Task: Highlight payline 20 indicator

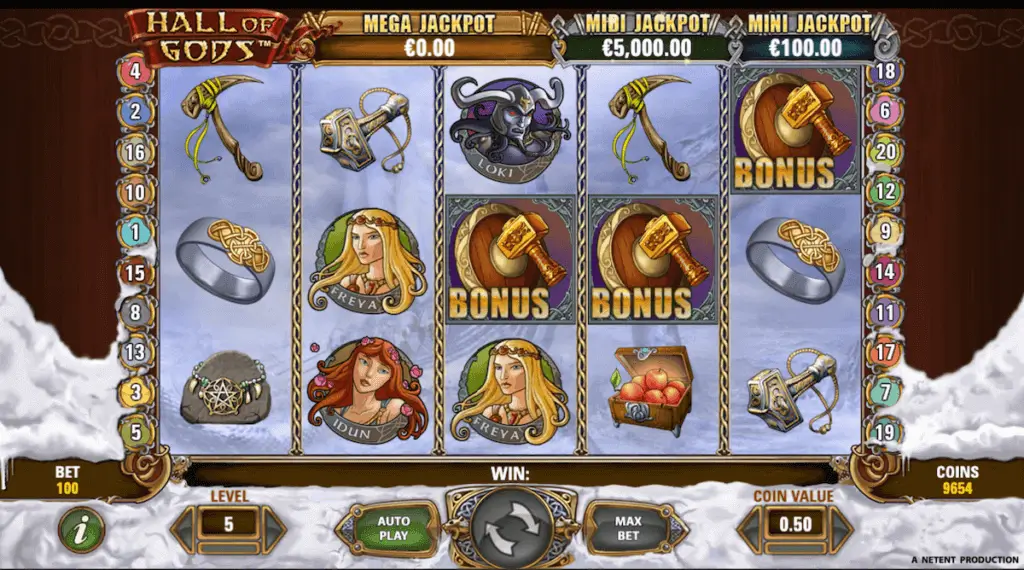Action: 885,152
